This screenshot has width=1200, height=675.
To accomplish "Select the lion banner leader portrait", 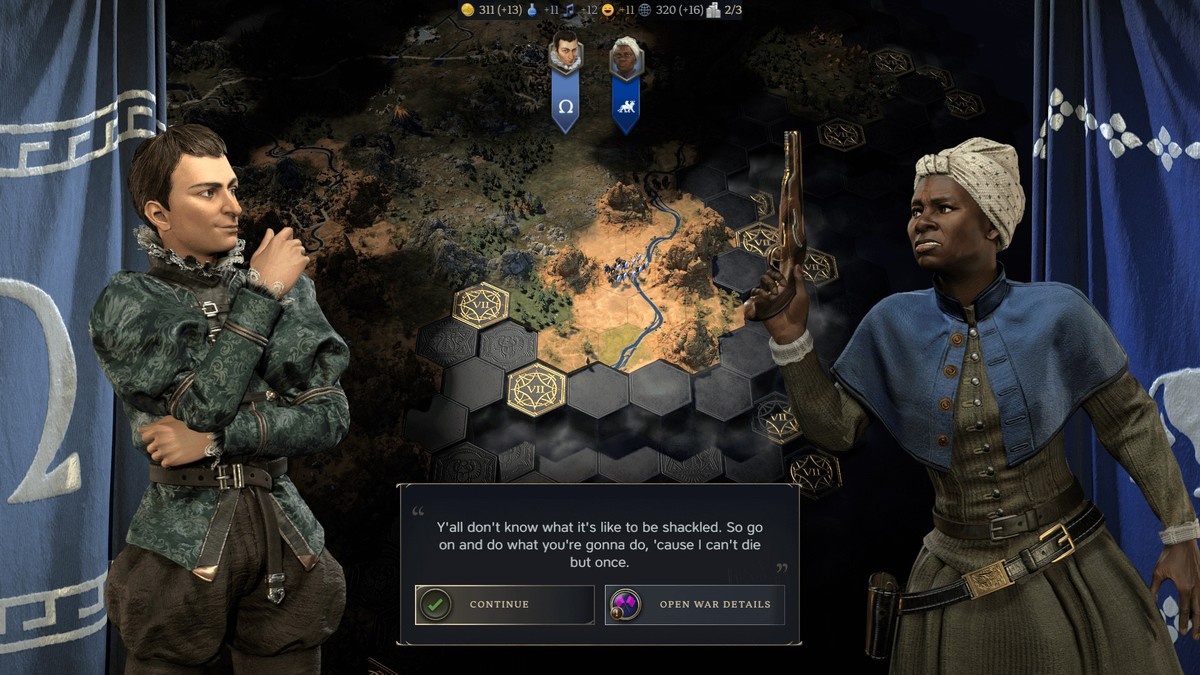I will point(626,57).
